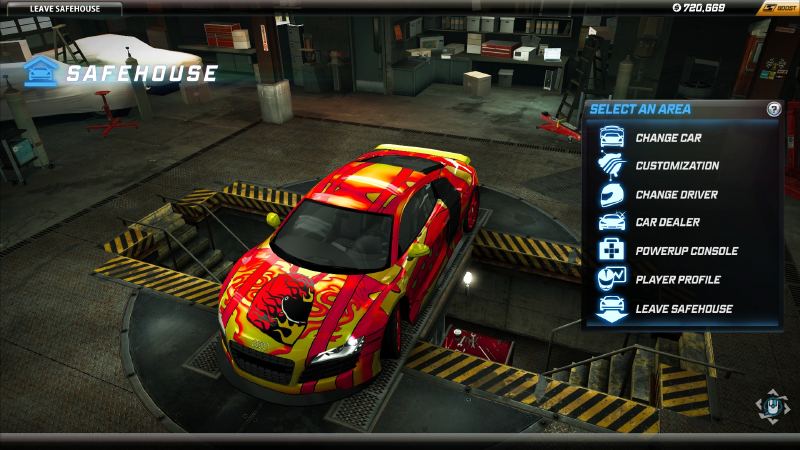Choose Leave Safehouse in the area list
Screen dimensions: 800x450
tap(683, 308)
